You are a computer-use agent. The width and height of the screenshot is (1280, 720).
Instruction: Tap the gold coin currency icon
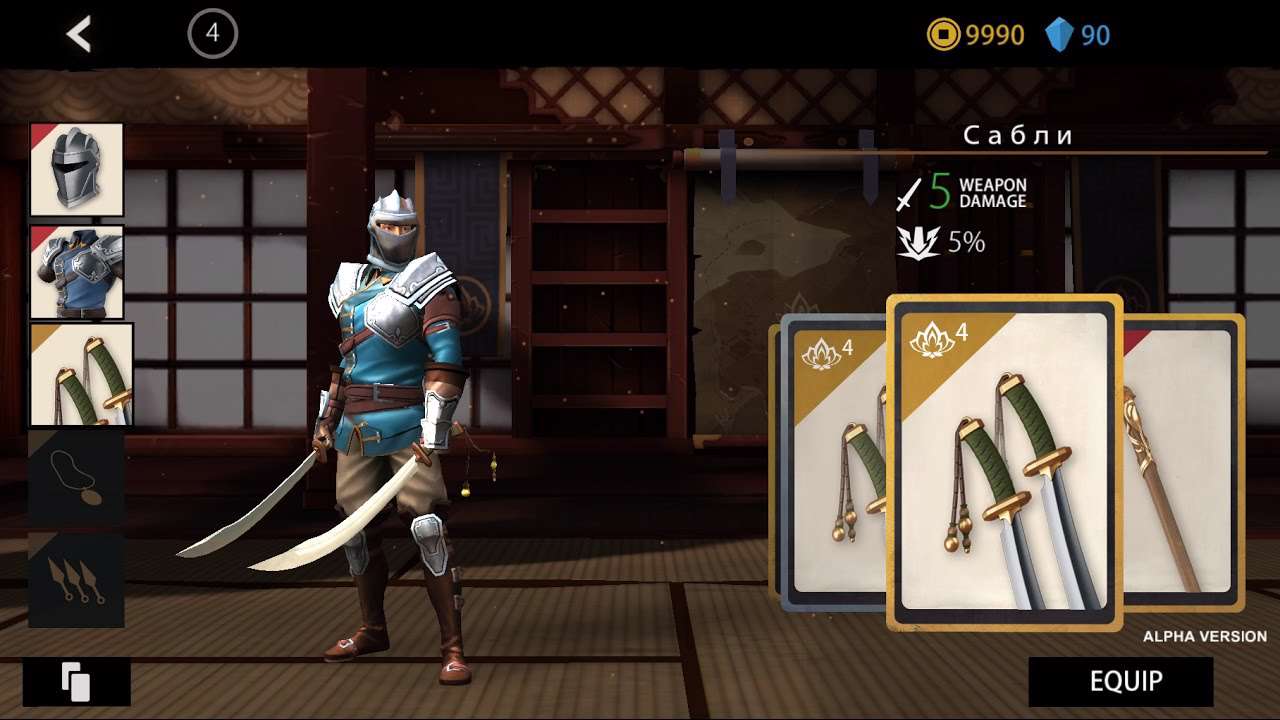[x=943, y=36]
